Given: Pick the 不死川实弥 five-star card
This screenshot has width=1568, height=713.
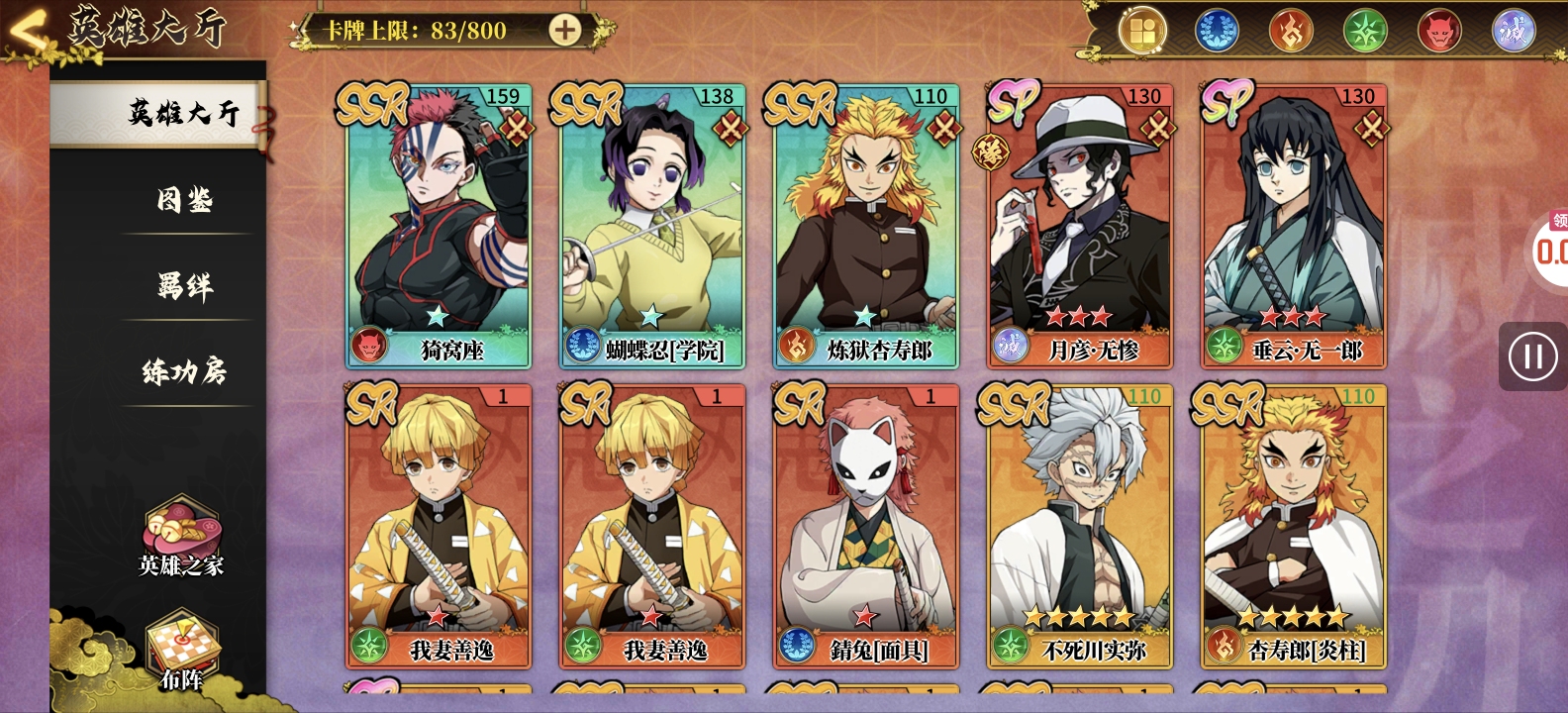Looking at the screenshot, I should 1080,527.
